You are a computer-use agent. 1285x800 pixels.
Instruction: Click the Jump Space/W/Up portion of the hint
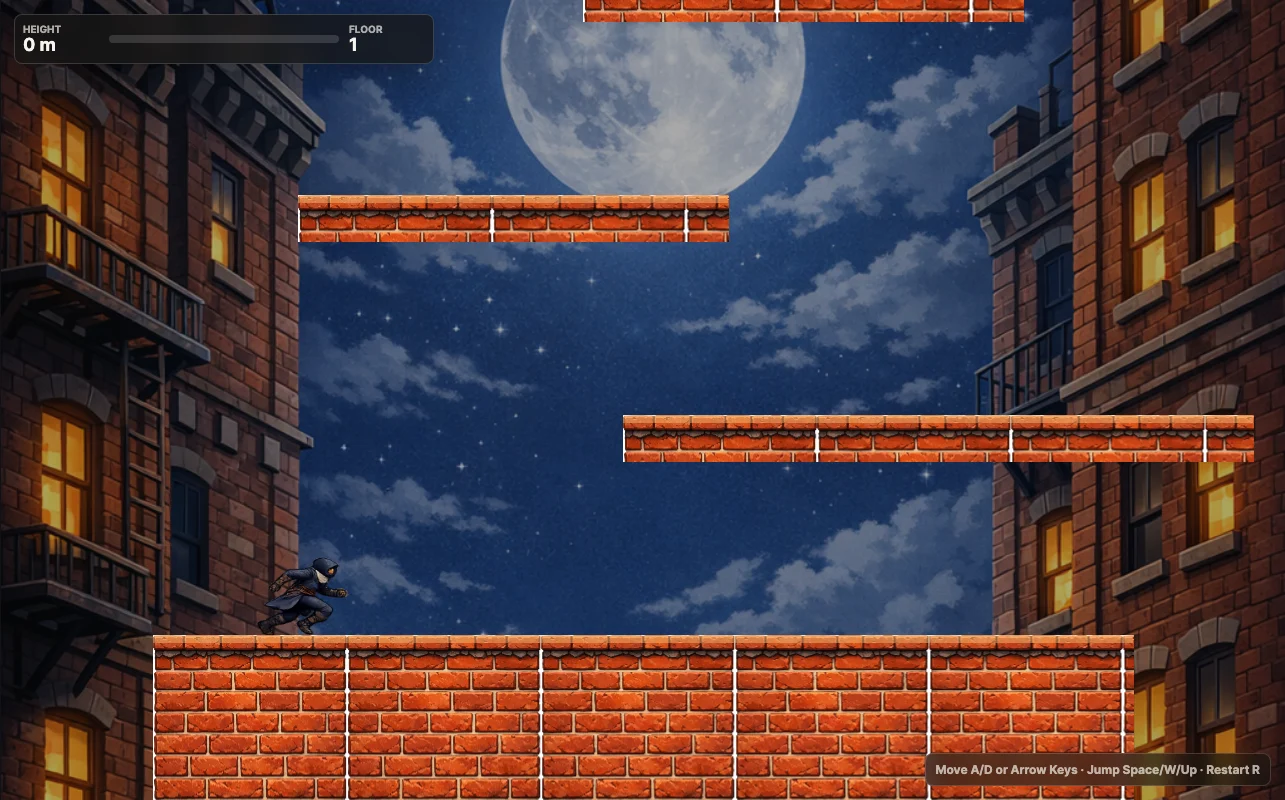pyautogui.click(x=1142, y=770)
